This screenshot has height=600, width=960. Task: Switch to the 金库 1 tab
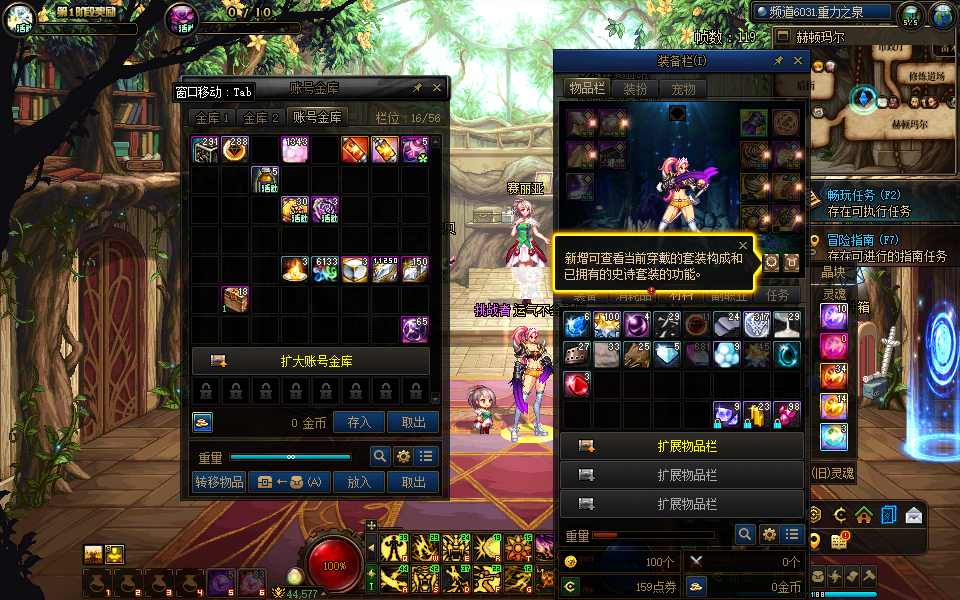click(x=213, y=118)
